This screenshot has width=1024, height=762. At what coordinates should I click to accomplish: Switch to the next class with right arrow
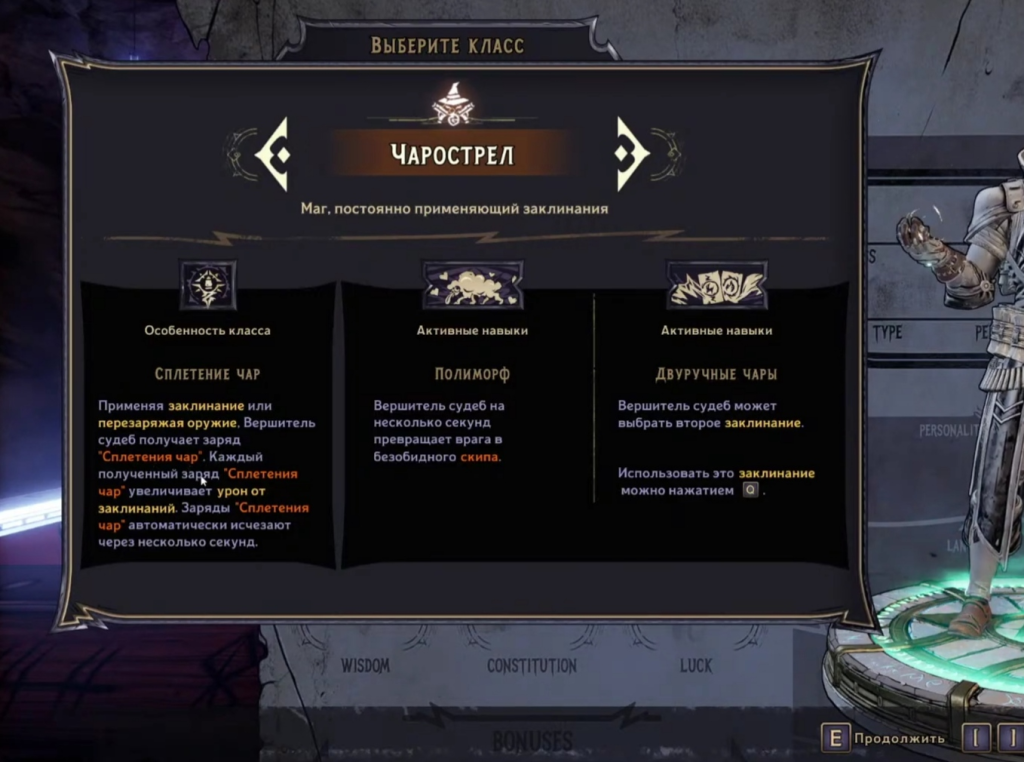point(631,154)
